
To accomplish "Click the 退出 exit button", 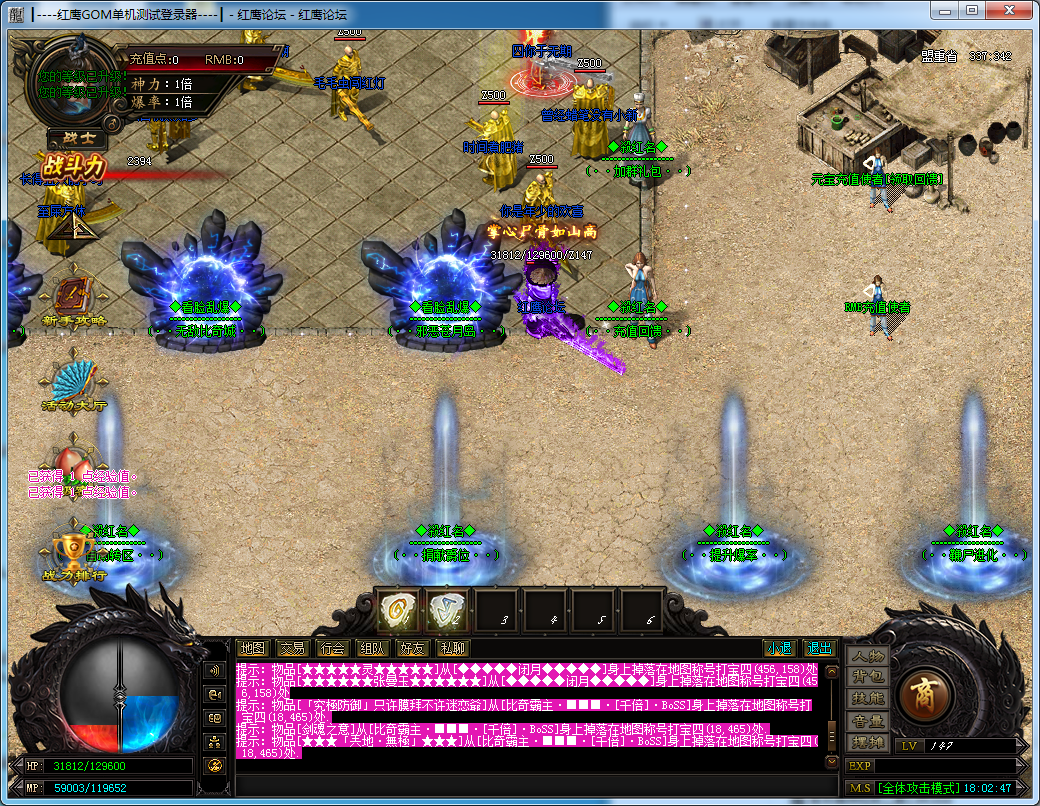I will [x=820, y=648].
